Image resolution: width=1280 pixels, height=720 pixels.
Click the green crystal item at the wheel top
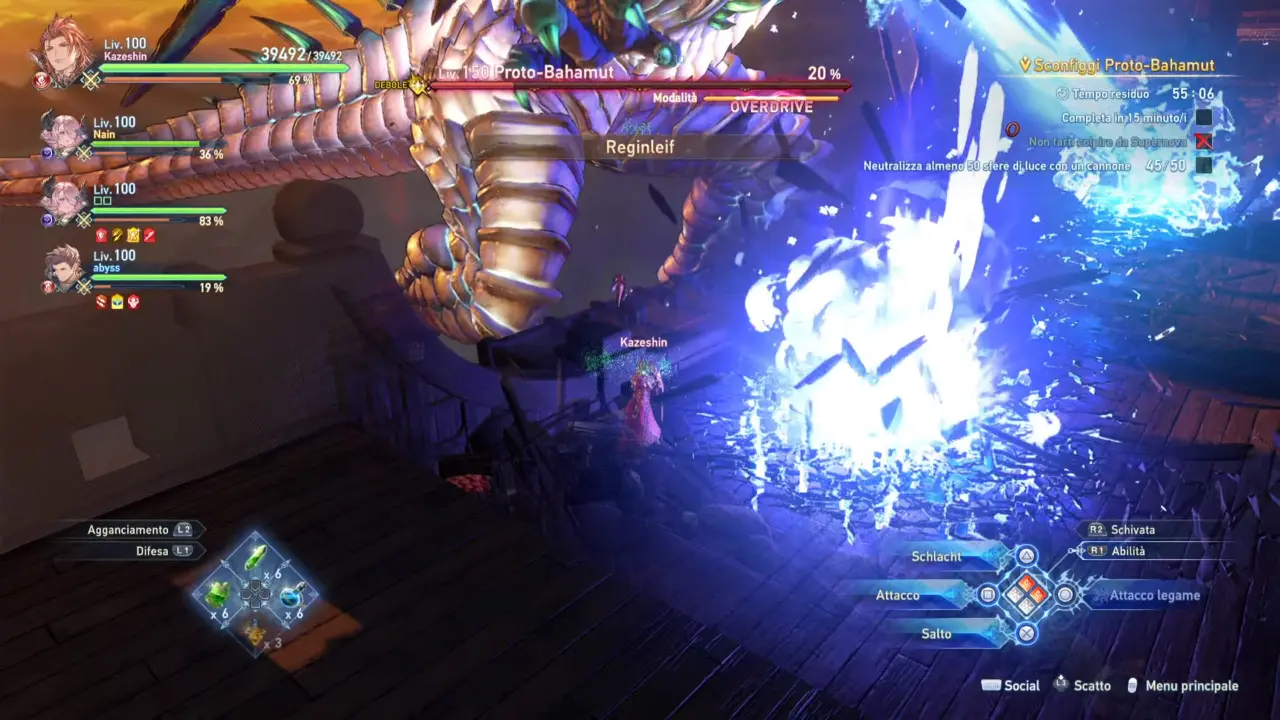tap(256, 557)
